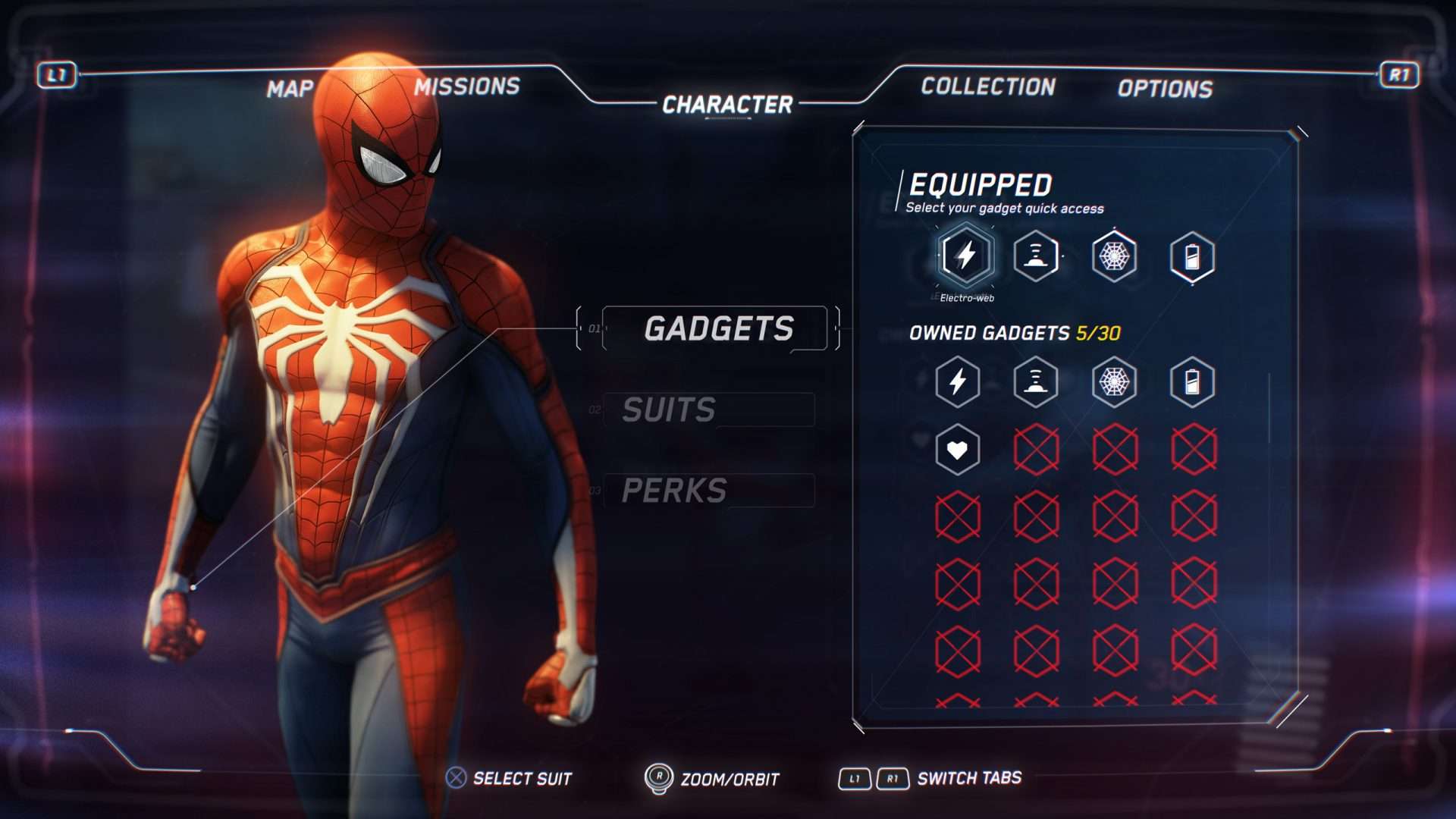1456x819 pixels.
Task: Choose the owned battery gadget icon
Action: [1192, 381]
